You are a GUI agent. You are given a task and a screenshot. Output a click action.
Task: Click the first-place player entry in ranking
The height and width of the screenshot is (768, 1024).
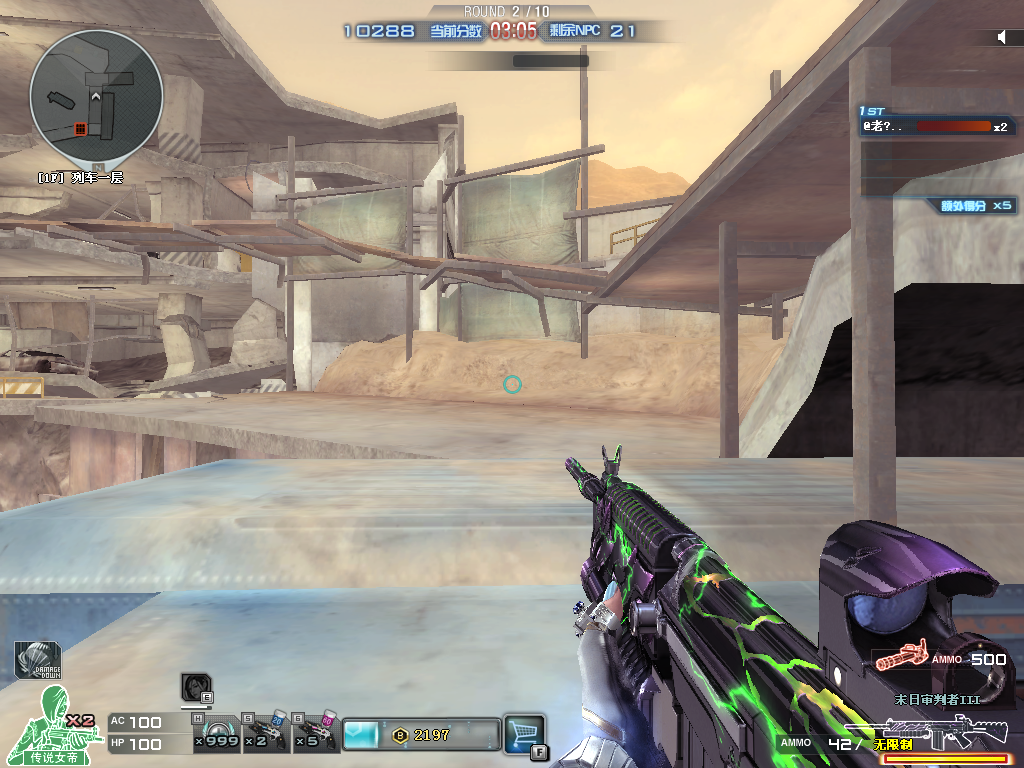[935, 127]
